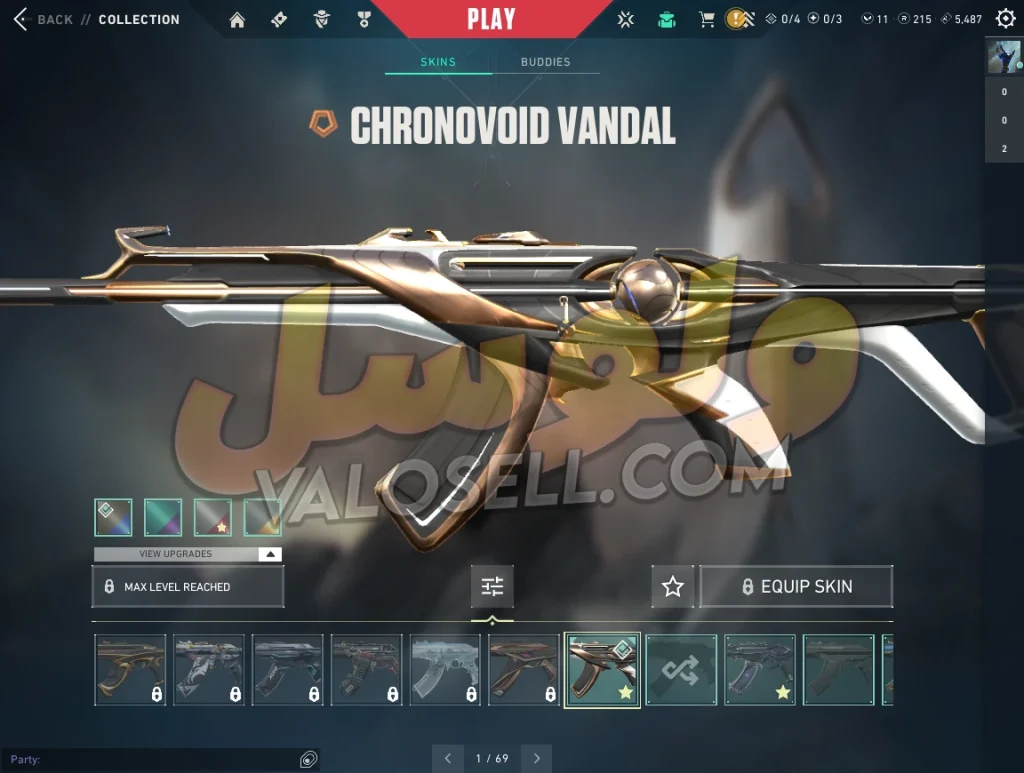This screenshot has width=1024, height=773.
Task: Go to the next skin page arrow
Action: [x=538, y=758]
